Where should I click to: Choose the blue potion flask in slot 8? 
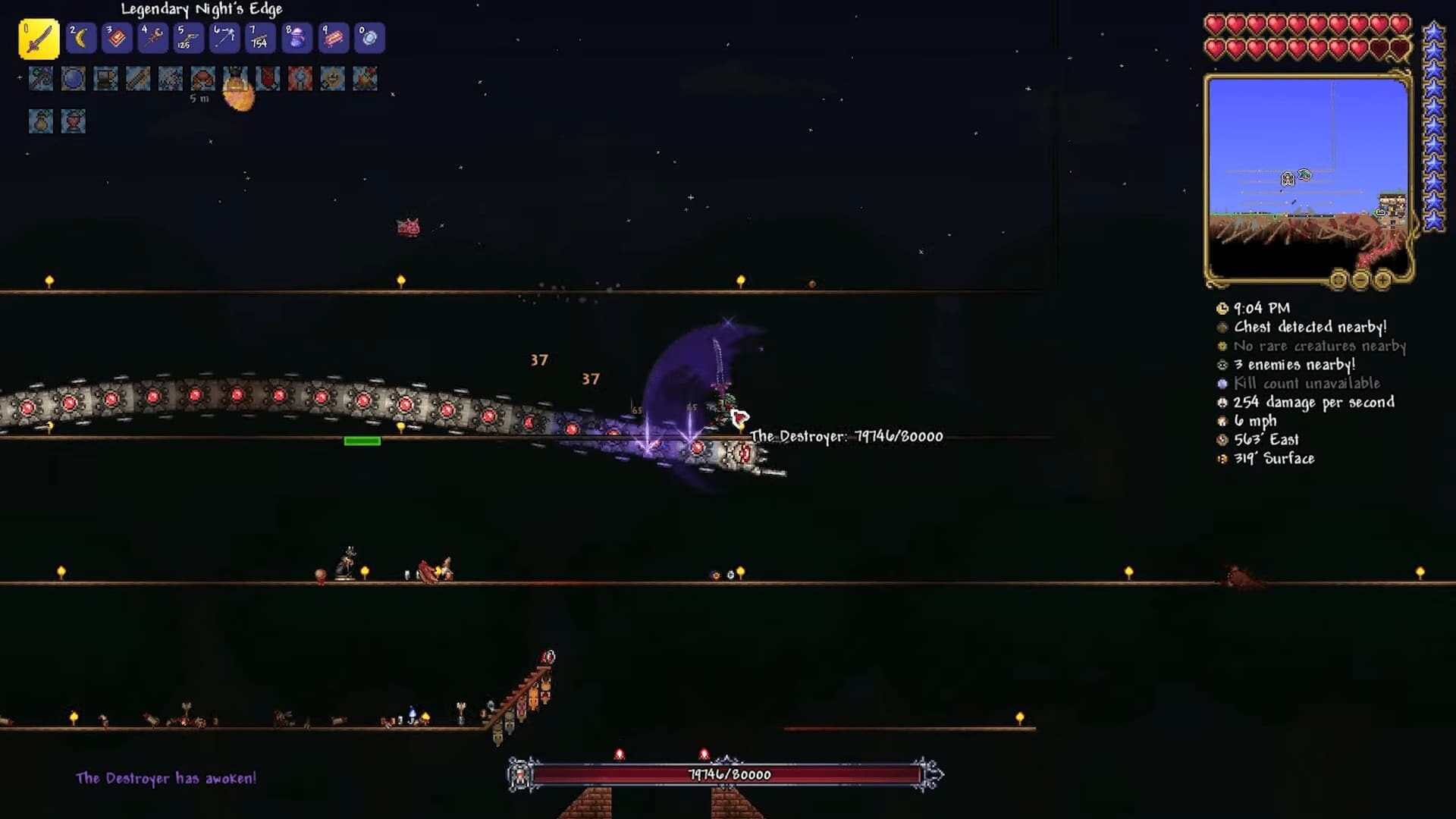tap(297, 38)
